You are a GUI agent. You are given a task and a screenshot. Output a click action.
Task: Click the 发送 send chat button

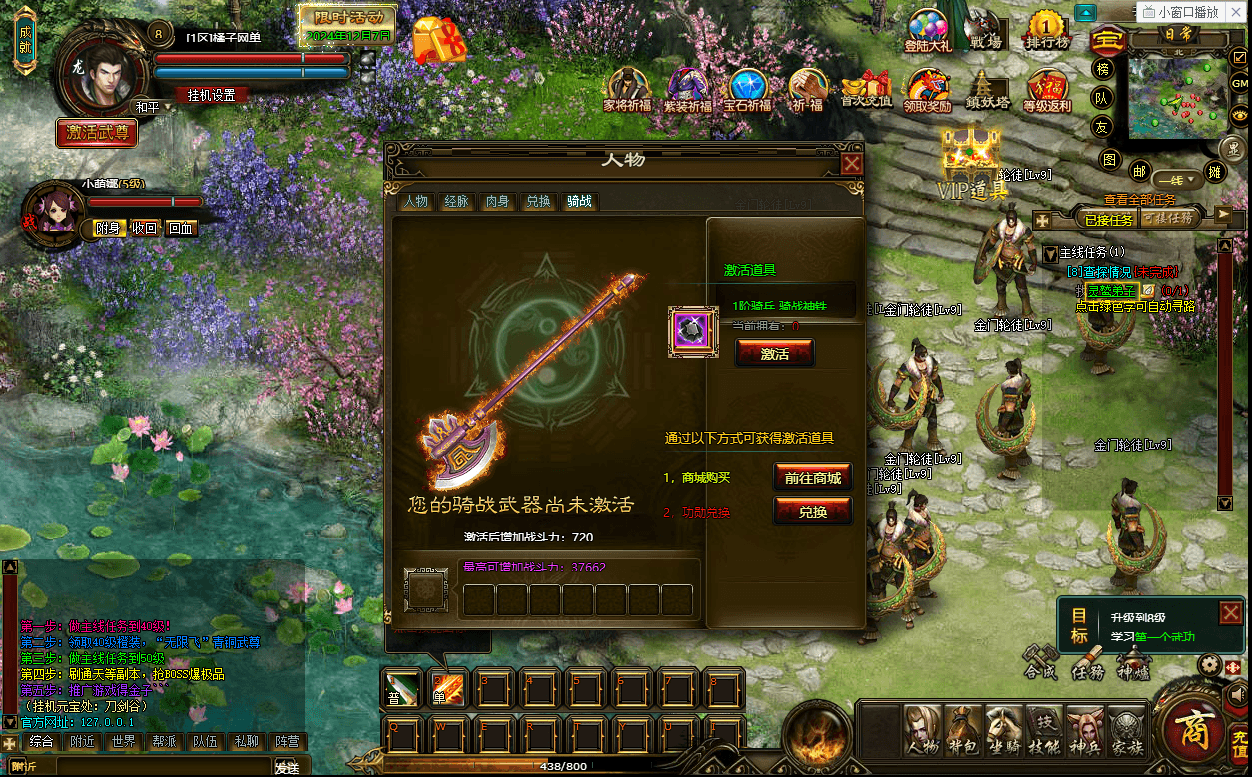[287, 767]
